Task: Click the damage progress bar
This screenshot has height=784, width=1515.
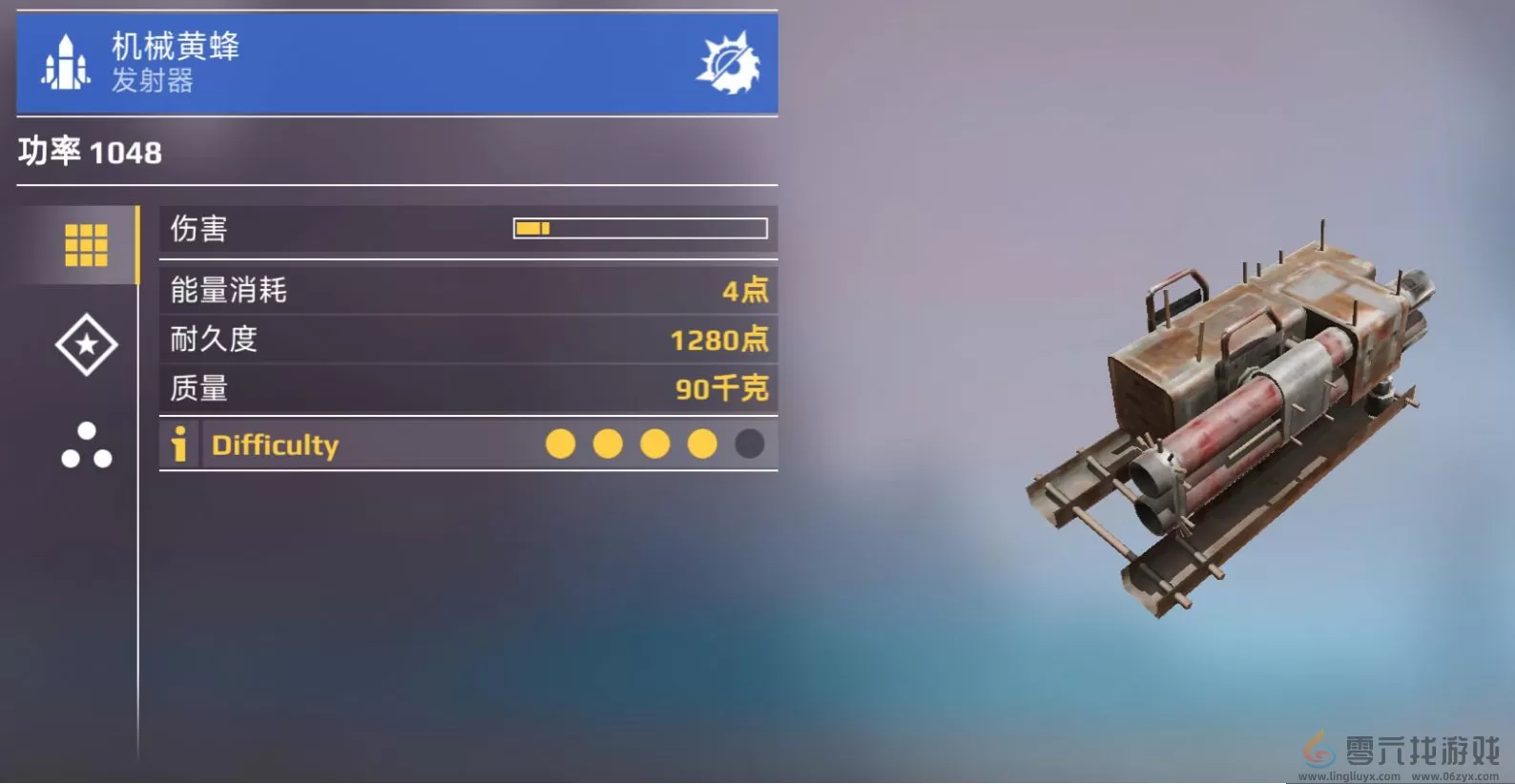Action: click(640, 228)
